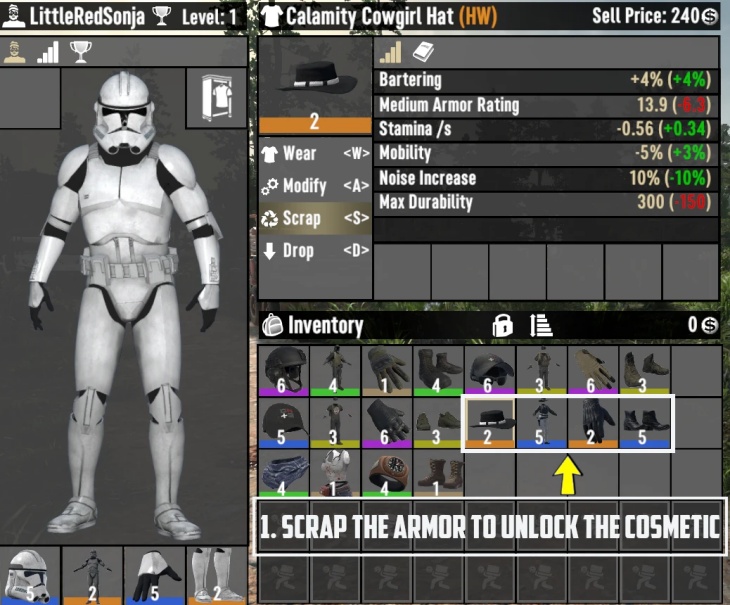The height and width of the screenshot is (605, 730).
Task: Select the brown tall boots slot
Action: (438, 474)
